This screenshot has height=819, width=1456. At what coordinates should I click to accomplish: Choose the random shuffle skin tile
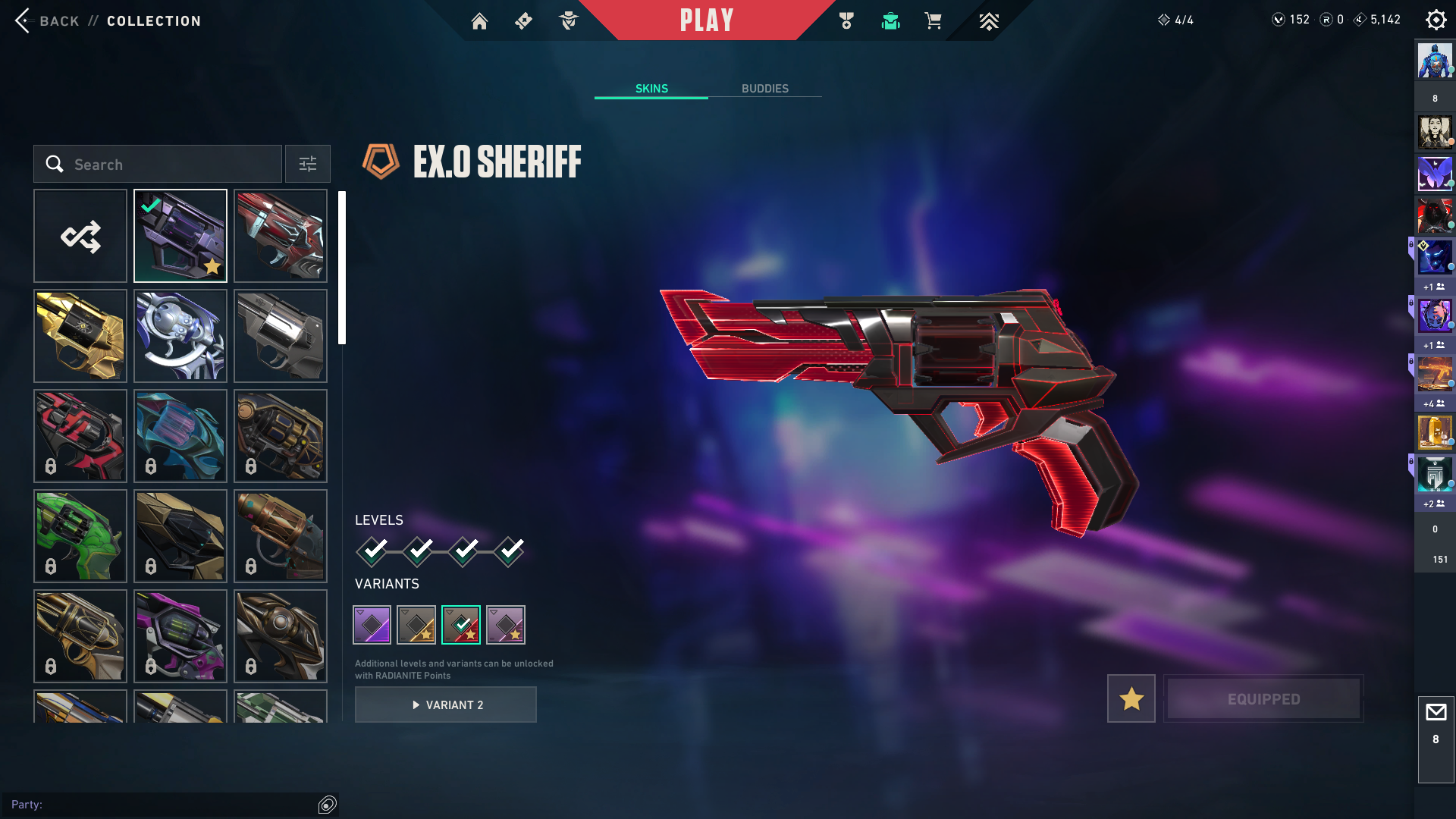tap(80, 237)
